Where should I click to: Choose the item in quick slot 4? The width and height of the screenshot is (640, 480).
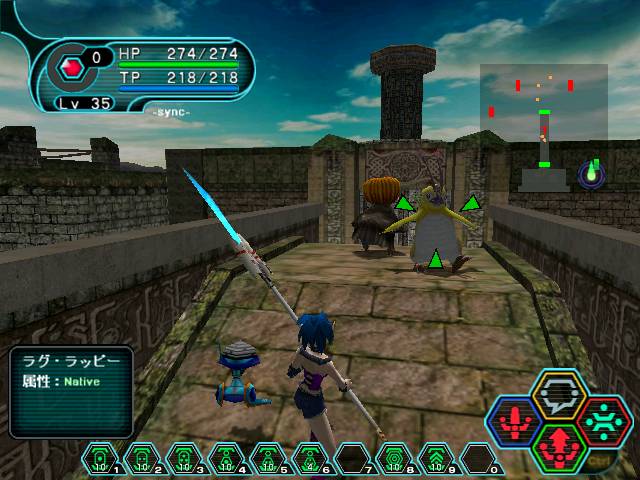(226, 459)
